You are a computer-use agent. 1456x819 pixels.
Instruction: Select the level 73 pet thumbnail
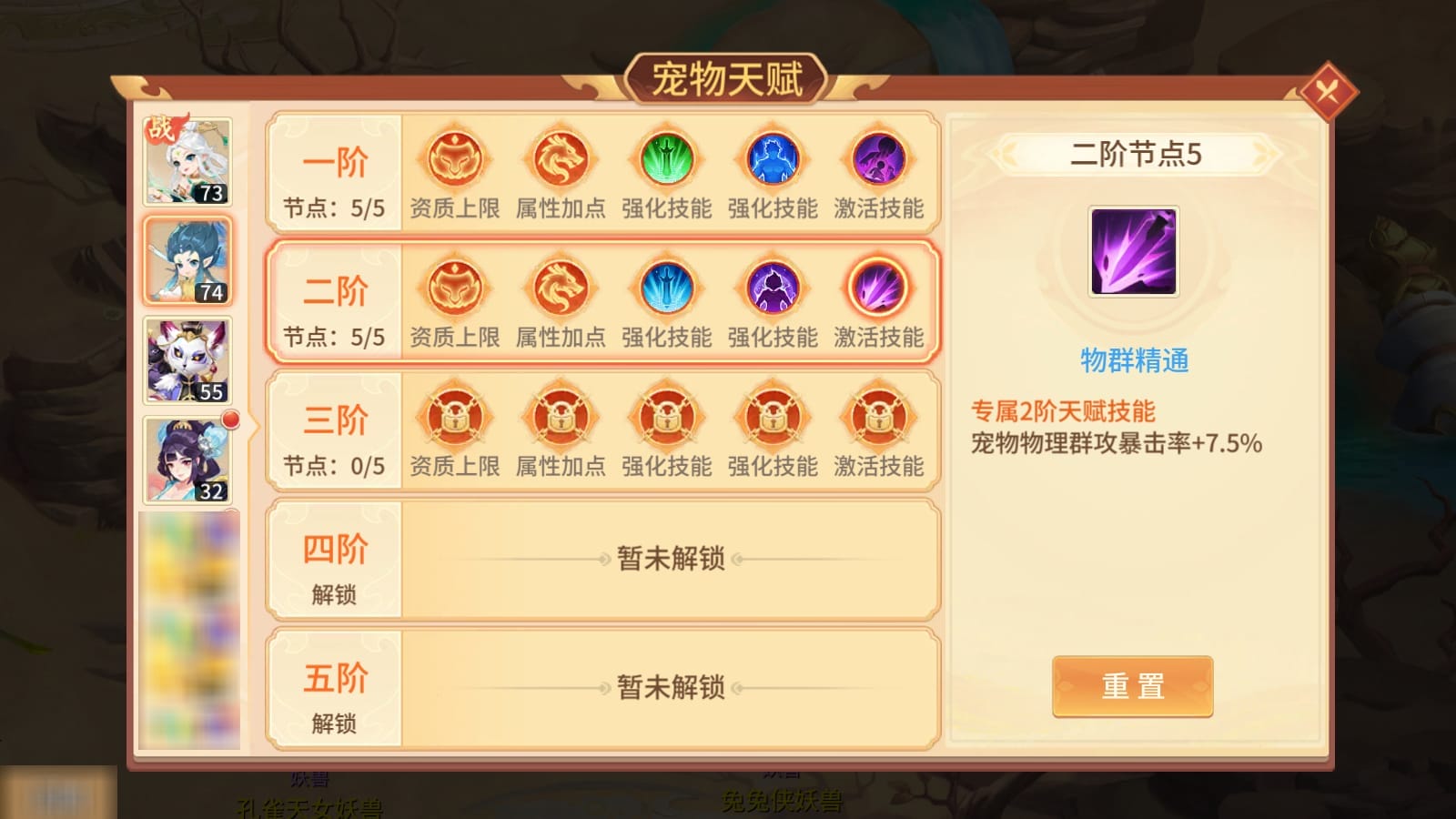(x=186, y=162)
